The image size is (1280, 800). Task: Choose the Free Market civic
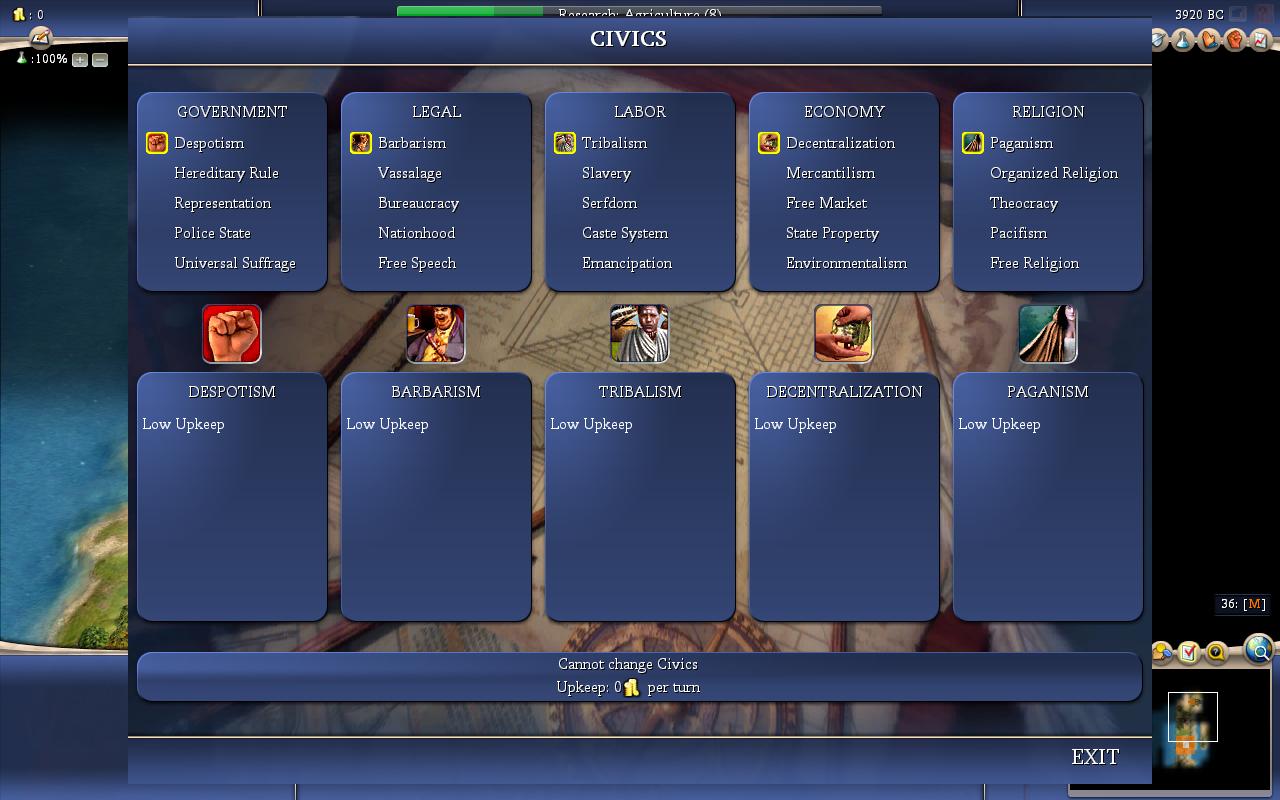tap(826, 203)
